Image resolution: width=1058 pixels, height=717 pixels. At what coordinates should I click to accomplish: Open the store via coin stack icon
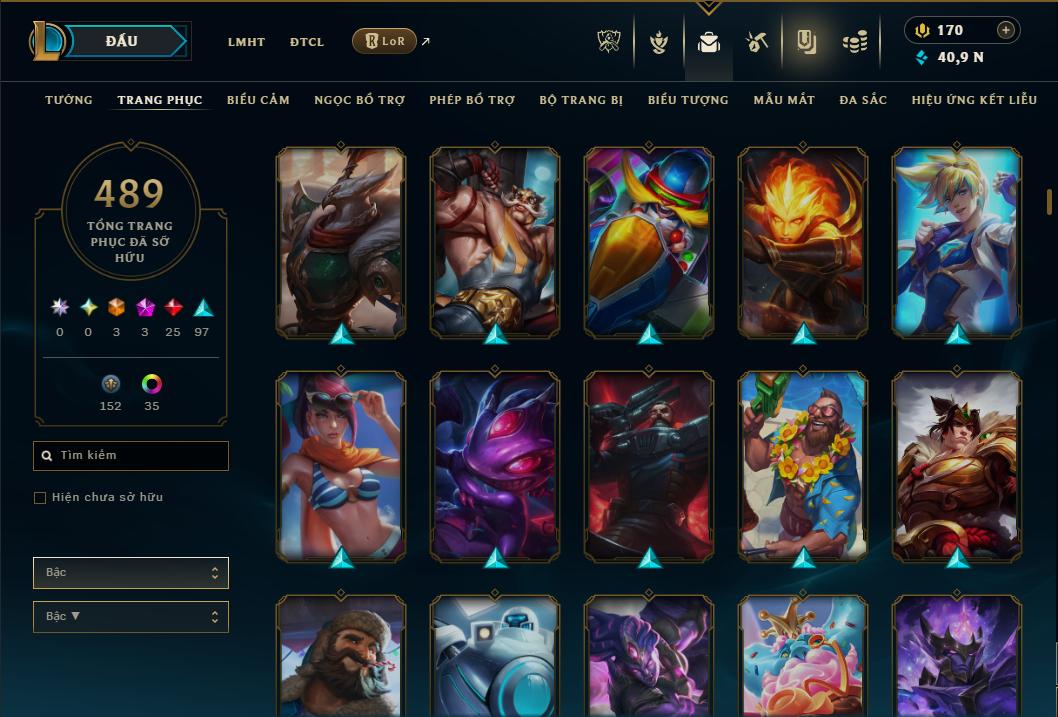point(854,42)
